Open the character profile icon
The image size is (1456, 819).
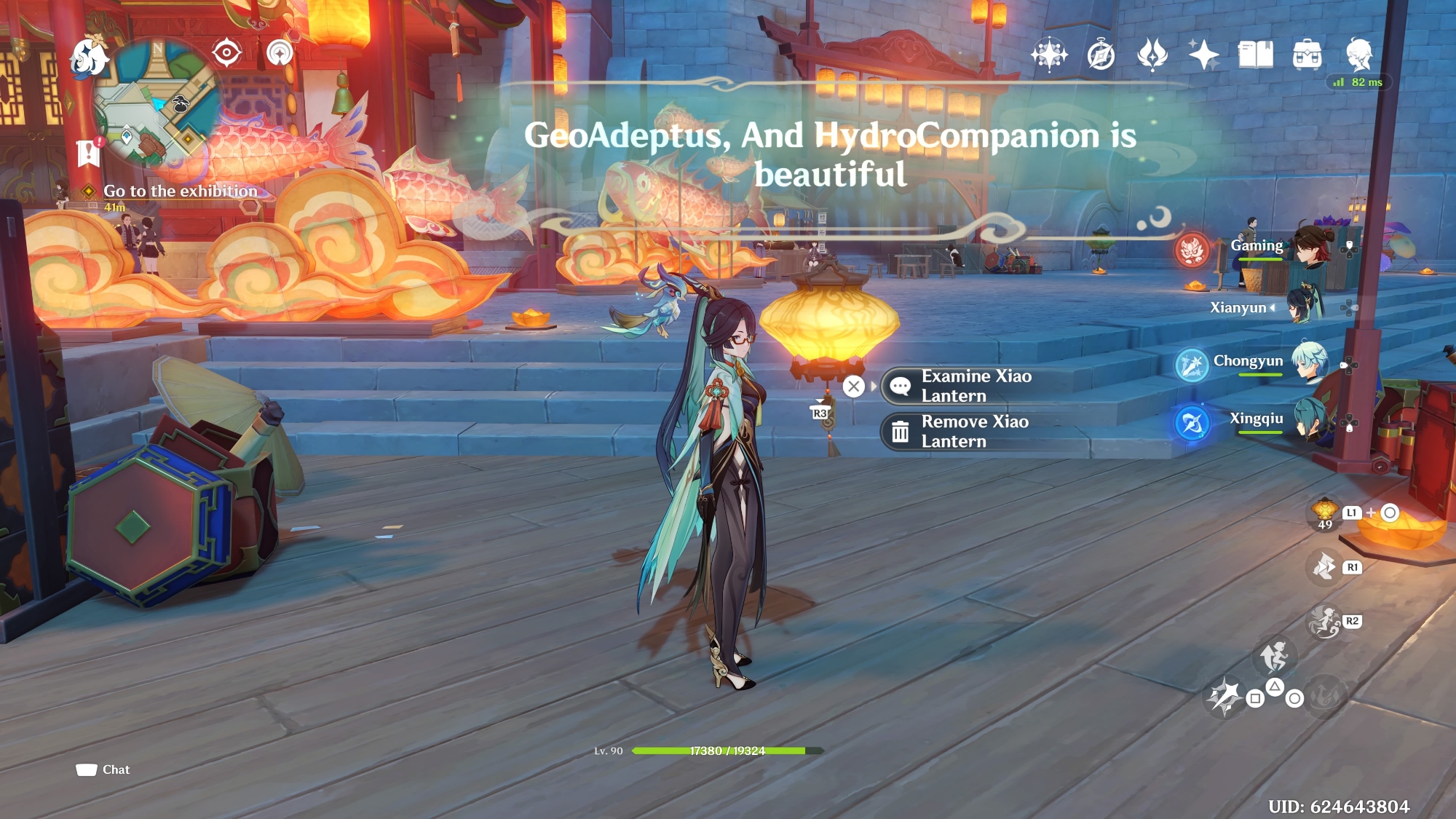click(1358, 55)
